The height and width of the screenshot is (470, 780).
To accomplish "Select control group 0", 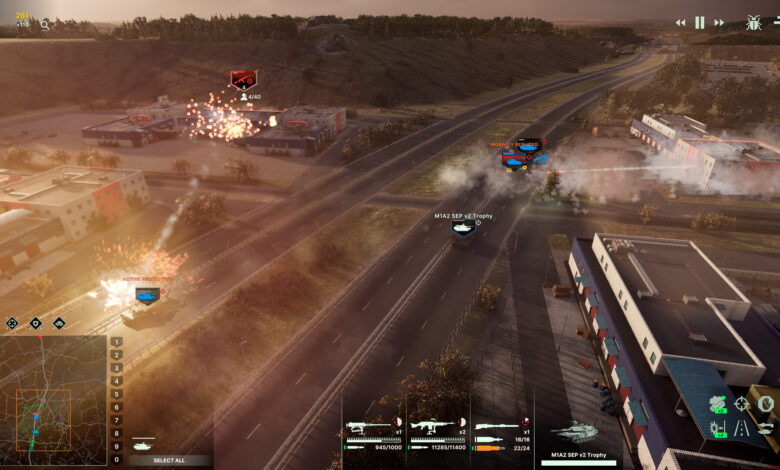I will tap(117, 459).
